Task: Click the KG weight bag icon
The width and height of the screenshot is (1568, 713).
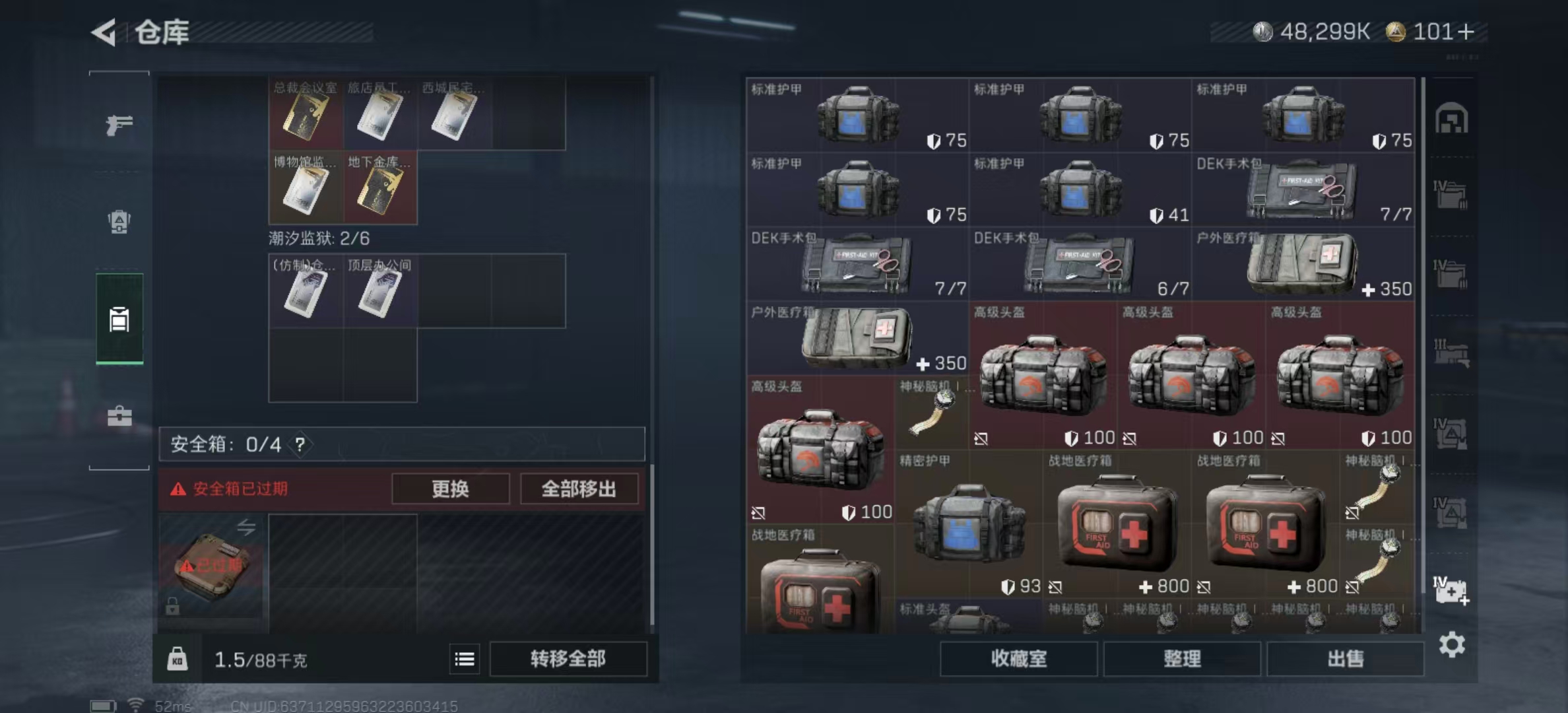Action: (x=176, y=659)
